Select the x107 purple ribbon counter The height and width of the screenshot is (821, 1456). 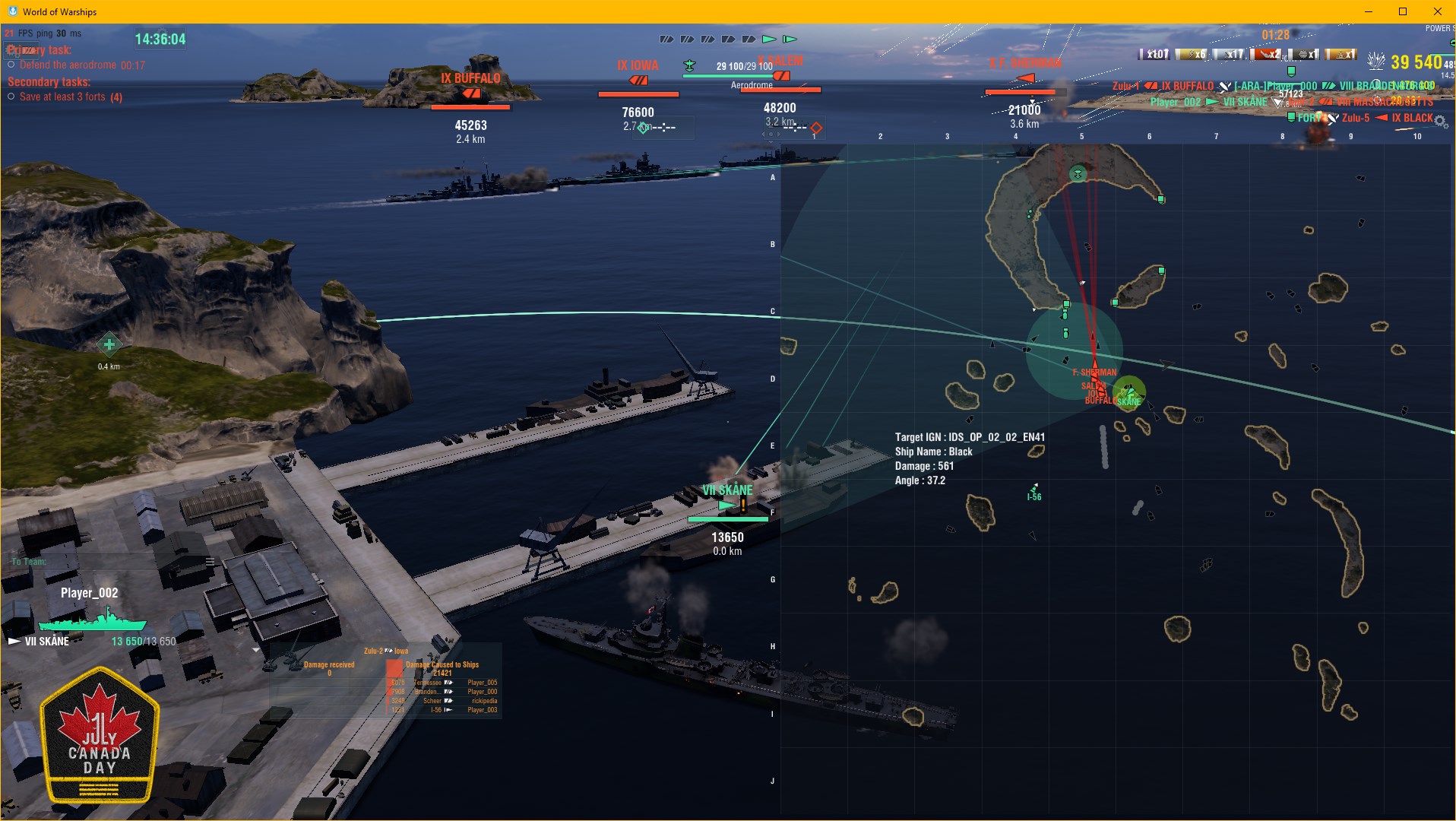point(1154,54)
